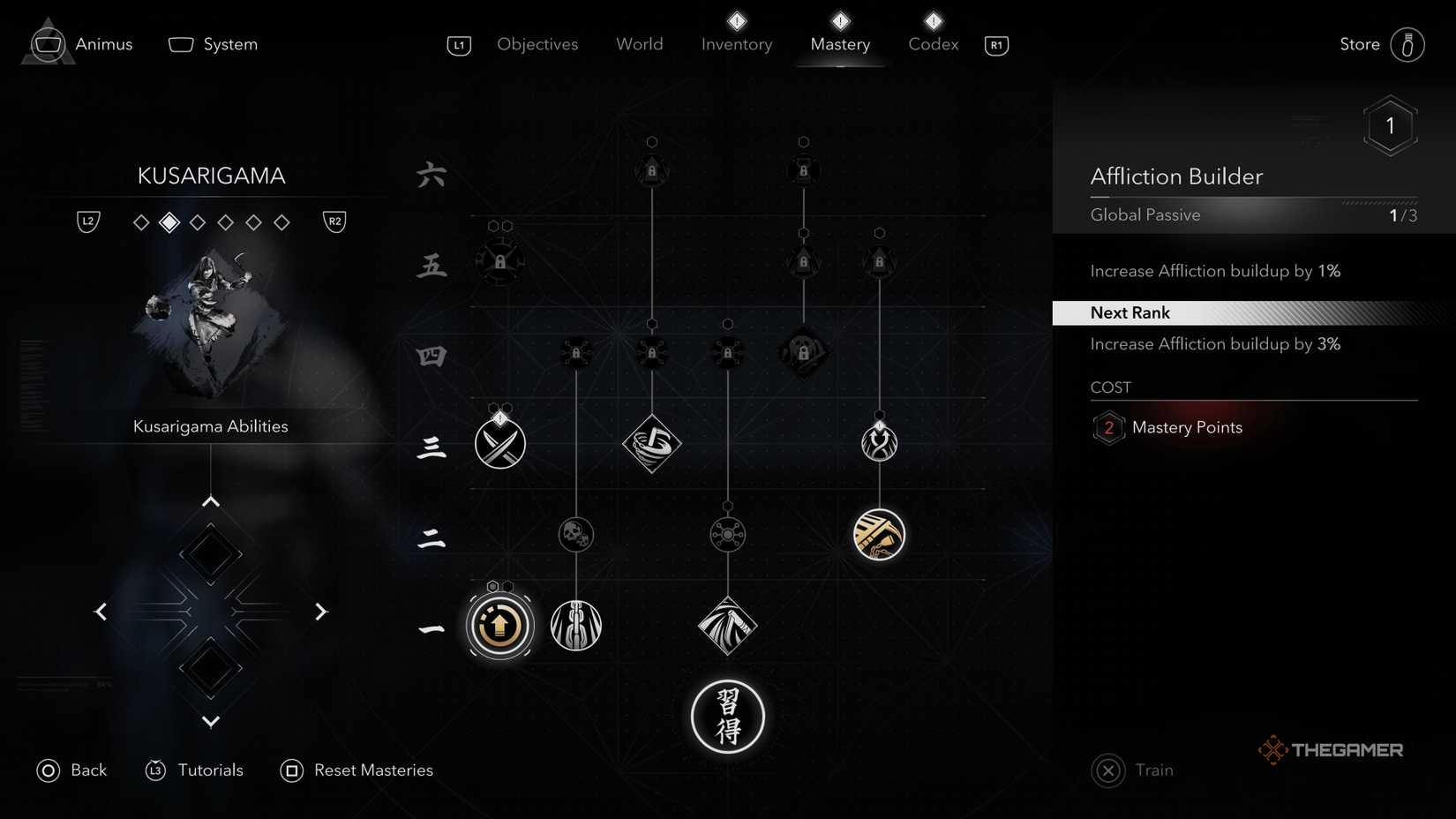1456x819 pixels.
Task: Select the highlighted Affliction Builder upgrade node
Action: click(x=499, y=625)
